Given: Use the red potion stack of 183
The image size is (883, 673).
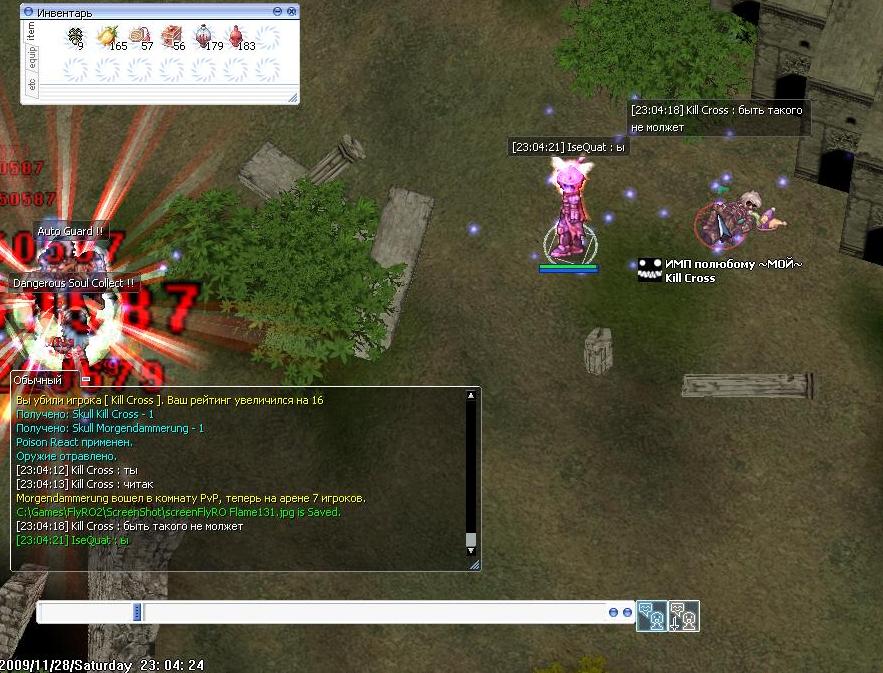Looking at the screenshot, I should click(236, 37).
